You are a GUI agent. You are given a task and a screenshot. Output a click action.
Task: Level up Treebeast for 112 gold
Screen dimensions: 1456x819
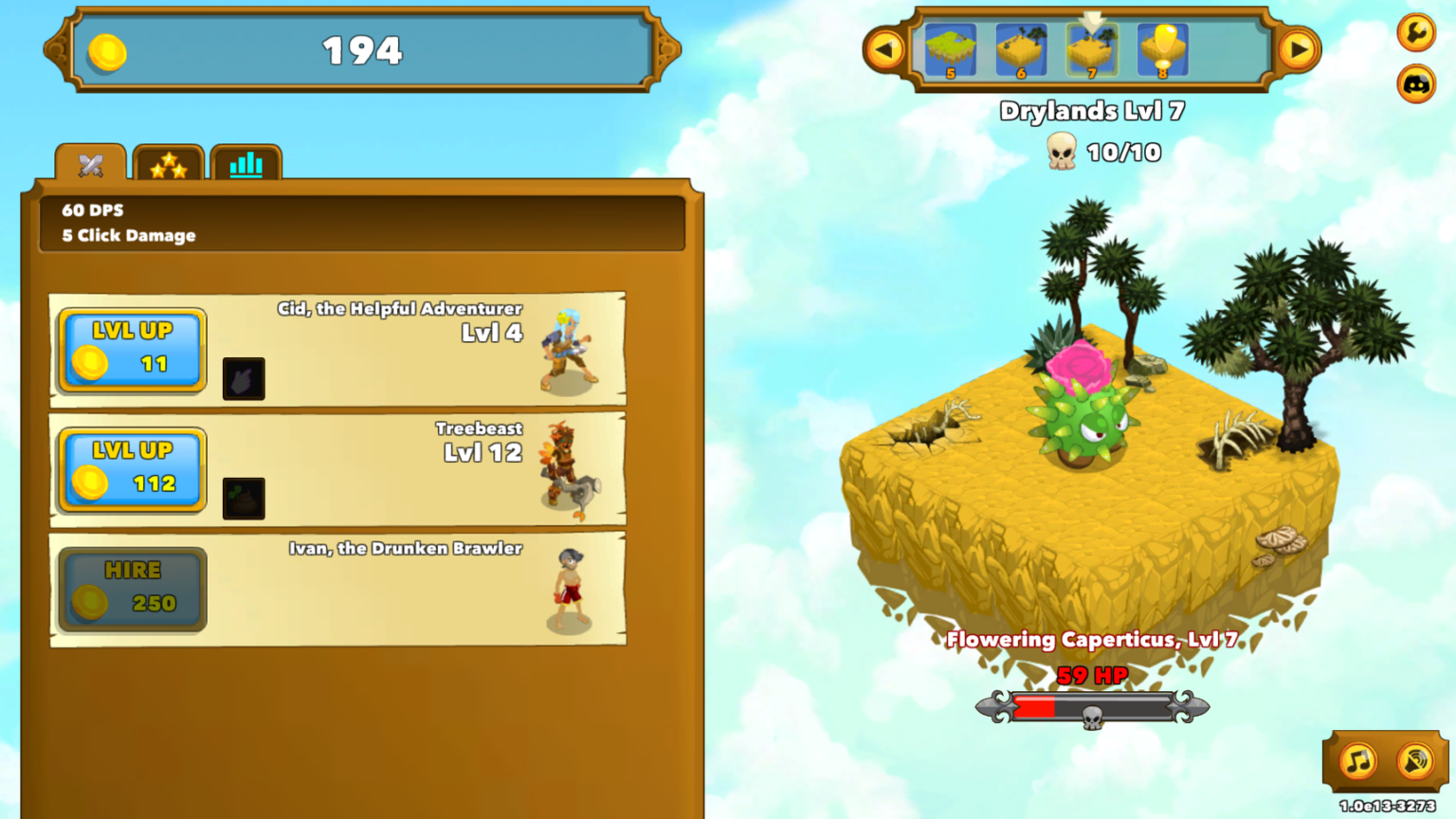132,470
